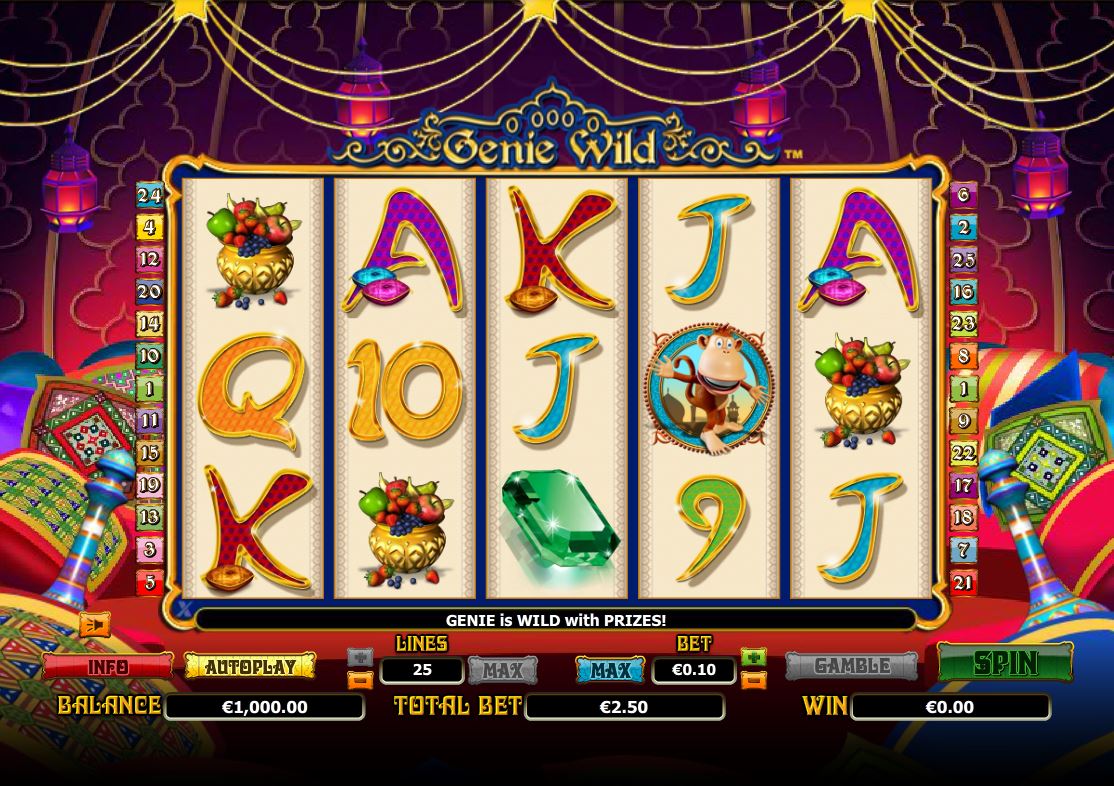Decrease the bet amount with orange minus
This screenshot has height=786, width=1114.
pos(754,680)
